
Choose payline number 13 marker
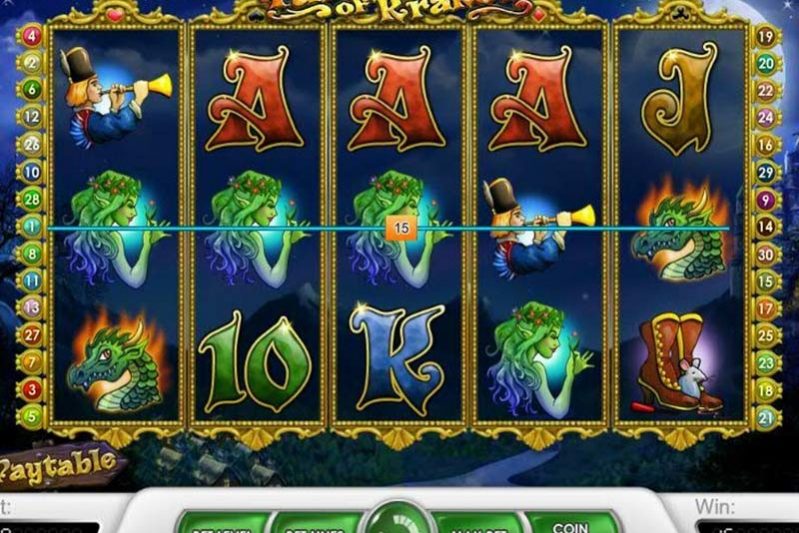(x=31, y=308)
